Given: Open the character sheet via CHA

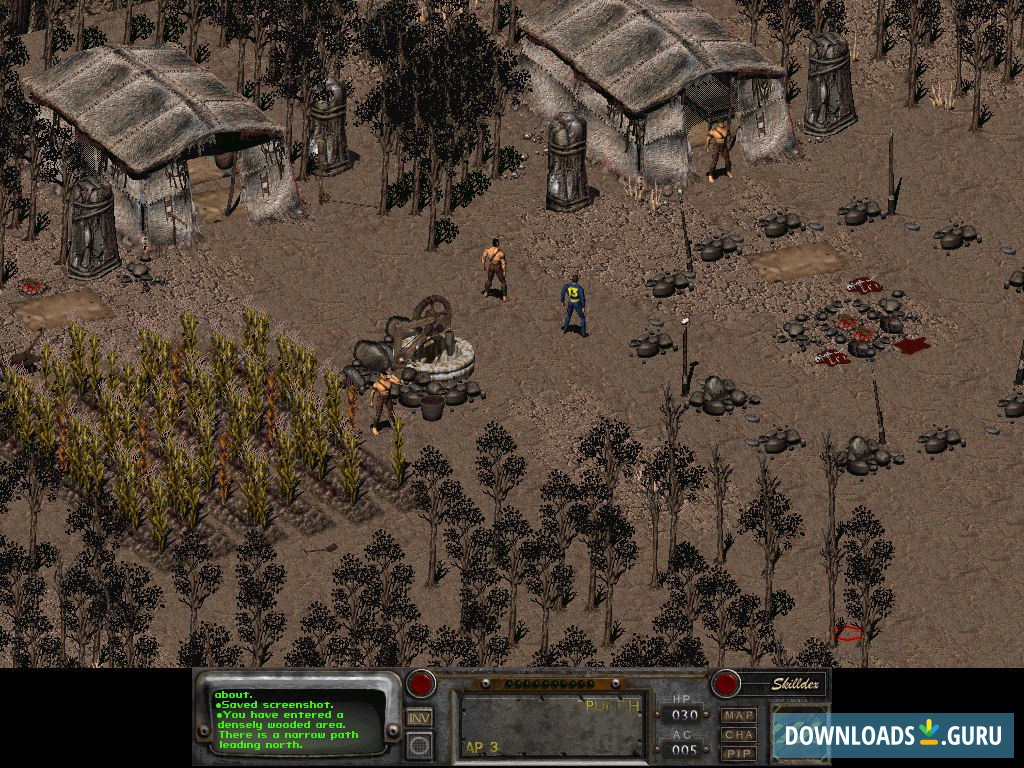Looking at the screenshot, I should [739, 734].
